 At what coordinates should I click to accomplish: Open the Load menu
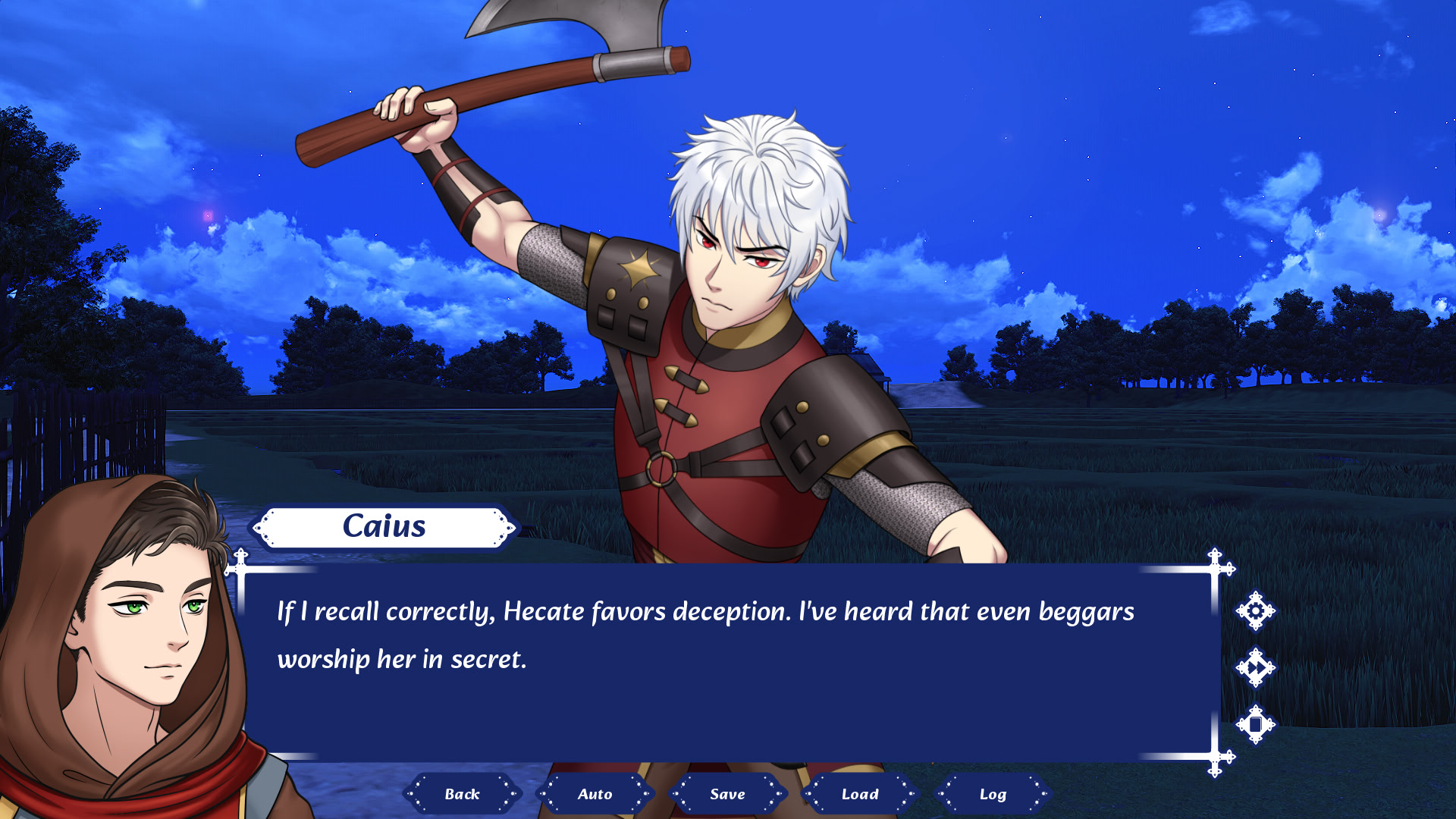pos(860,794)
